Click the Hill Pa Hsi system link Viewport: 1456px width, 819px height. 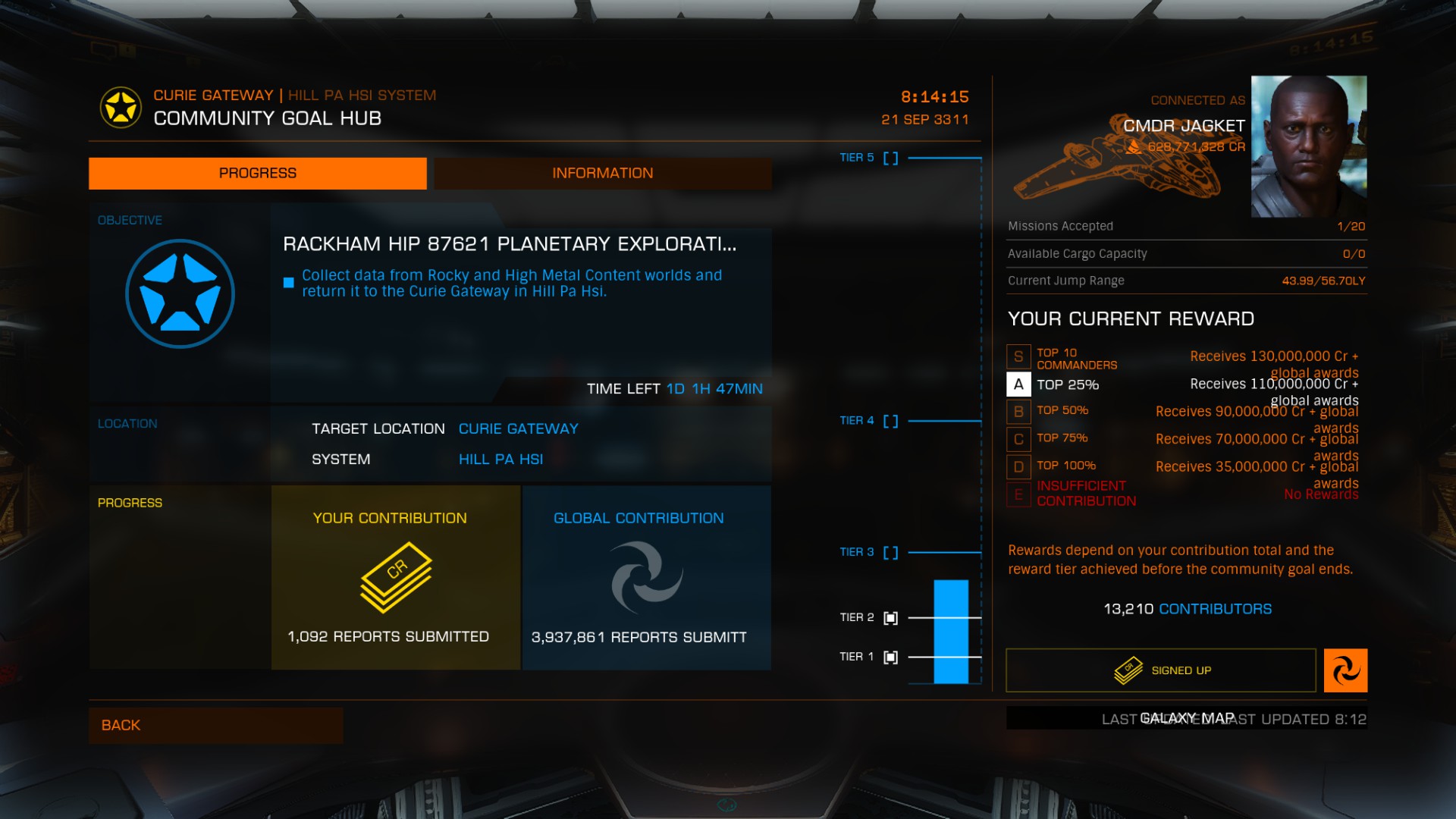(x=500, y=460)
